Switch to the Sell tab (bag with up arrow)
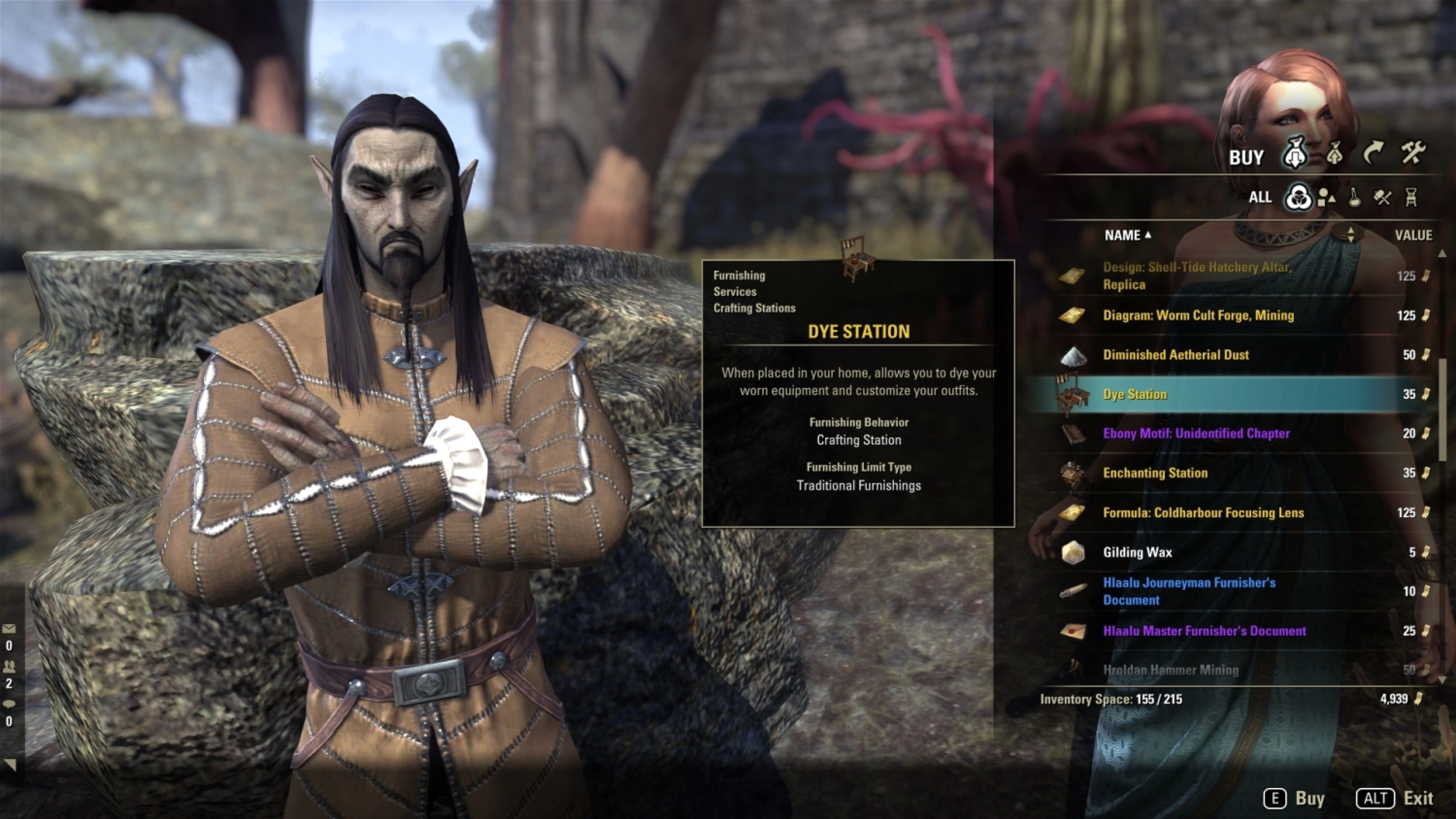1456x819 pixels. point(1334,154)
